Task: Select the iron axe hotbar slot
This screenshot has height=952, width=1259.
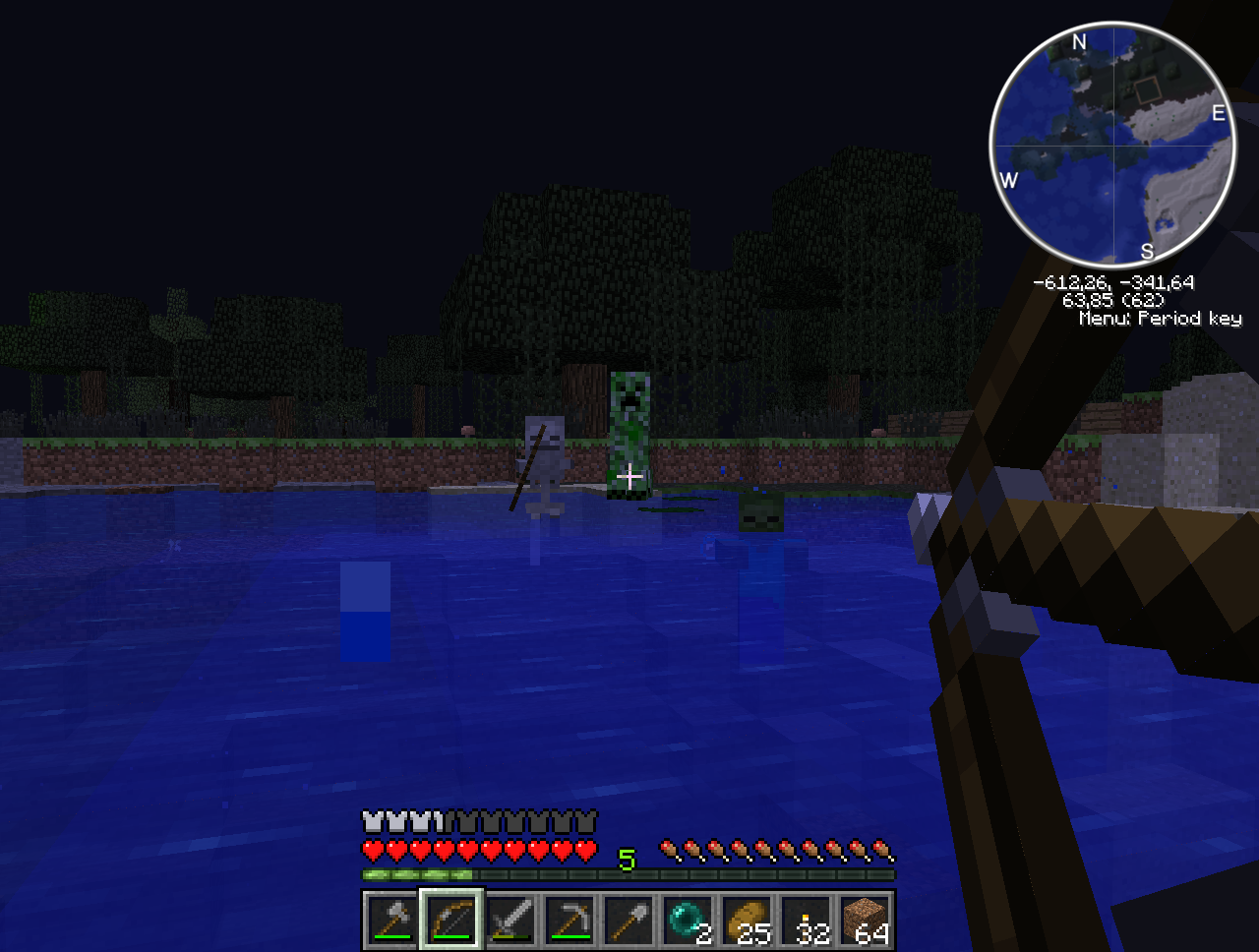Action: tap(392, 921)
